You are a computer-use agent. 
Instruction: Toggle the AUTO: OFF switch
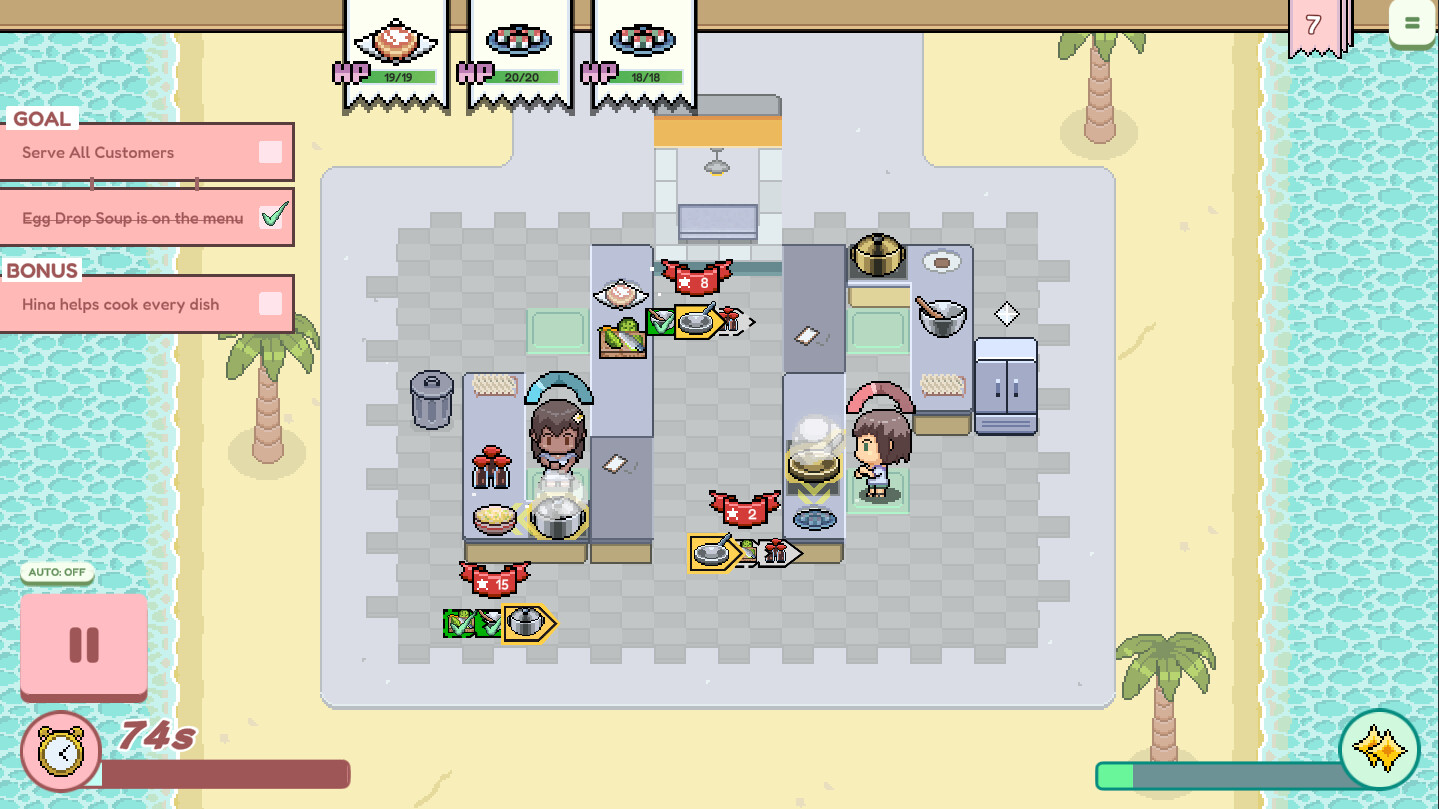pyautogui.click(x=56, y=573)
